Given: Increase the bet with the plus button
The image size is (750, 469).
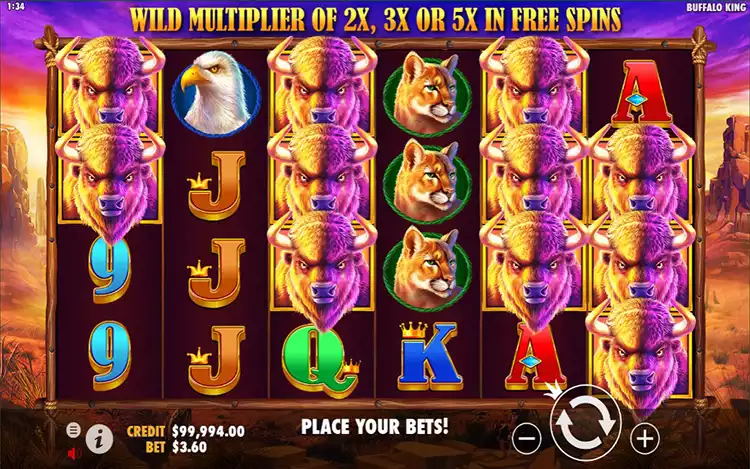Looking at the screenshot, I should coord(646,437).
